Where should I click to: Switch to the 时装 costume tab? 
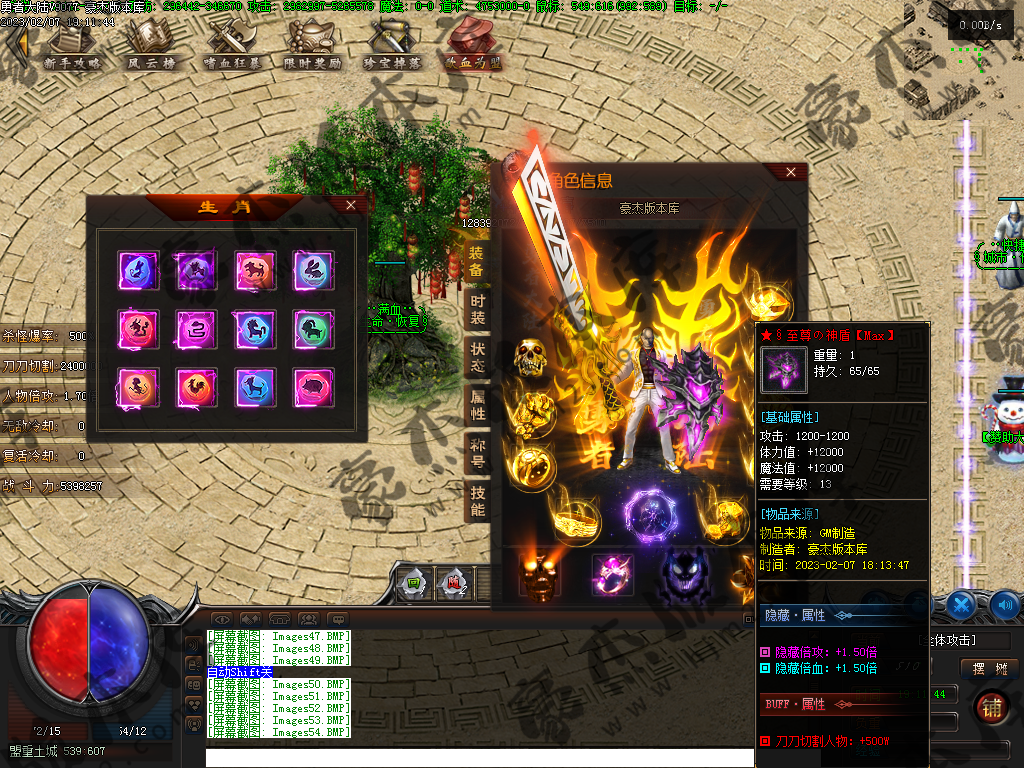point(477,309)
